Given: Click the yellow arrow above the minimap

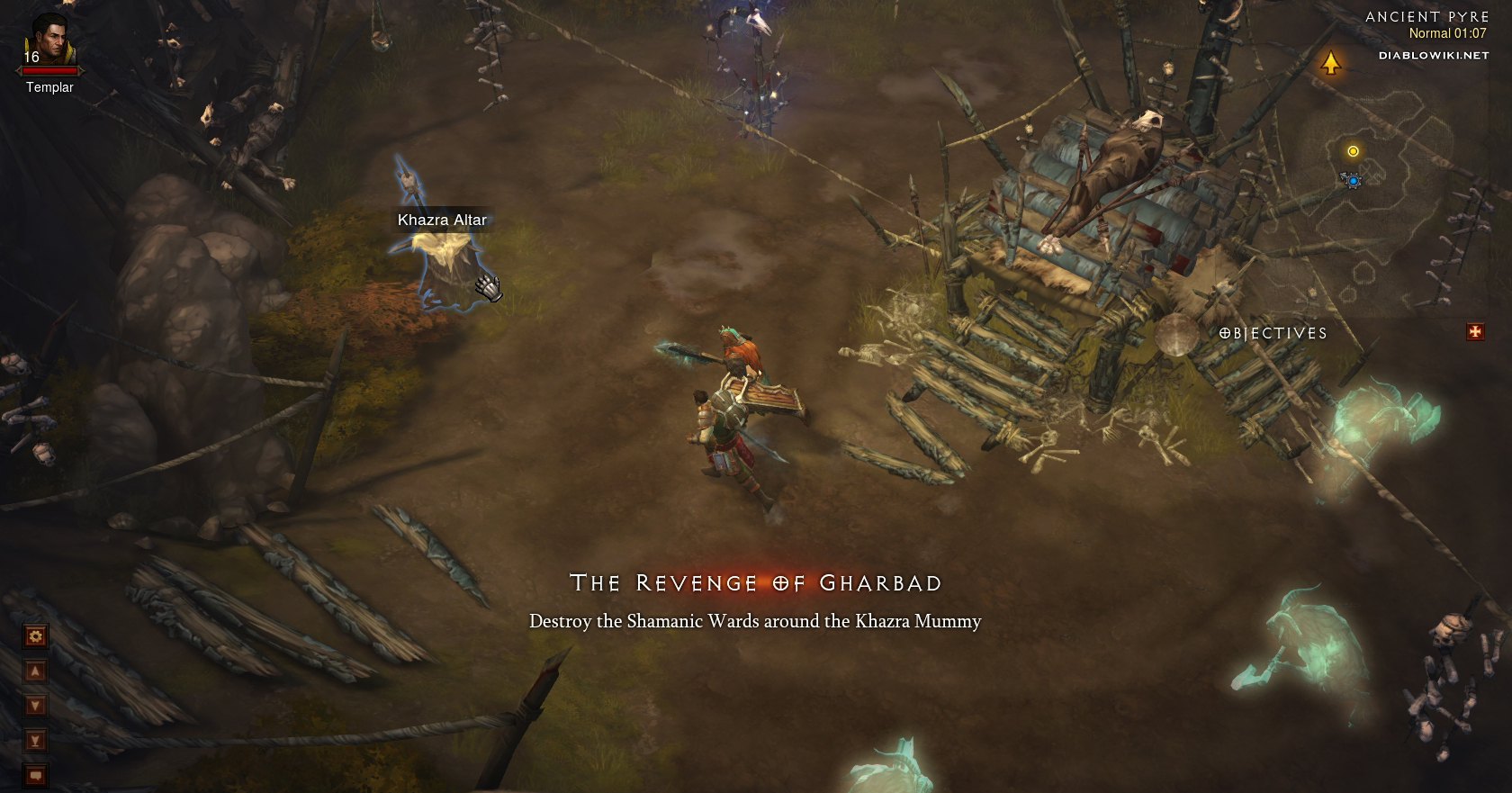Looking at the screenshot, I should point(1330,63).
